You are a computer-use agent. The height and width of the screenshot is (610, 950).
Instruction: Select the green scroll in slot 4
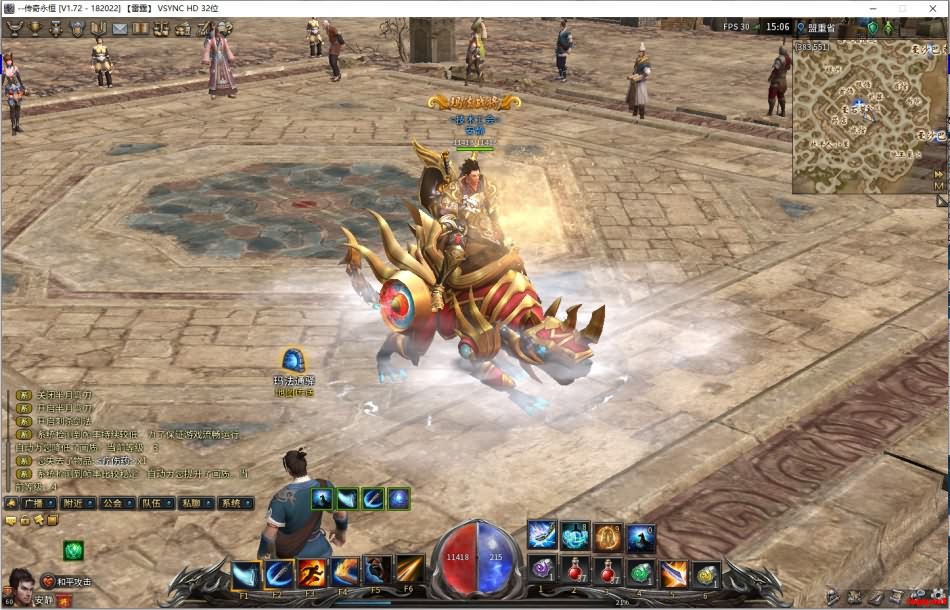click(640, 573)
